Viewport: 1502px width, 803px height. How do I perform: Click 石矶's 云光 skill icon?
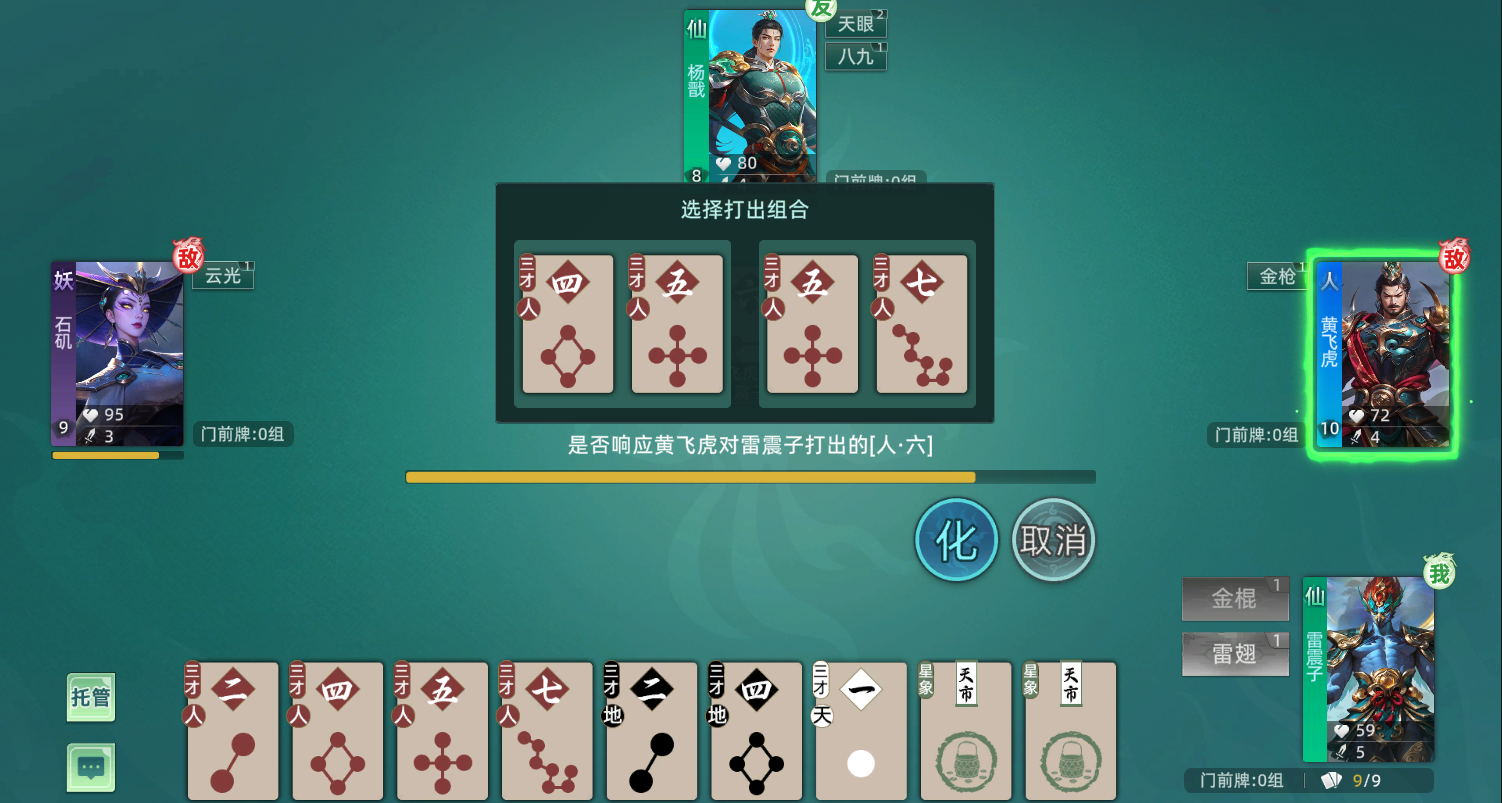(x=222, y=276)
